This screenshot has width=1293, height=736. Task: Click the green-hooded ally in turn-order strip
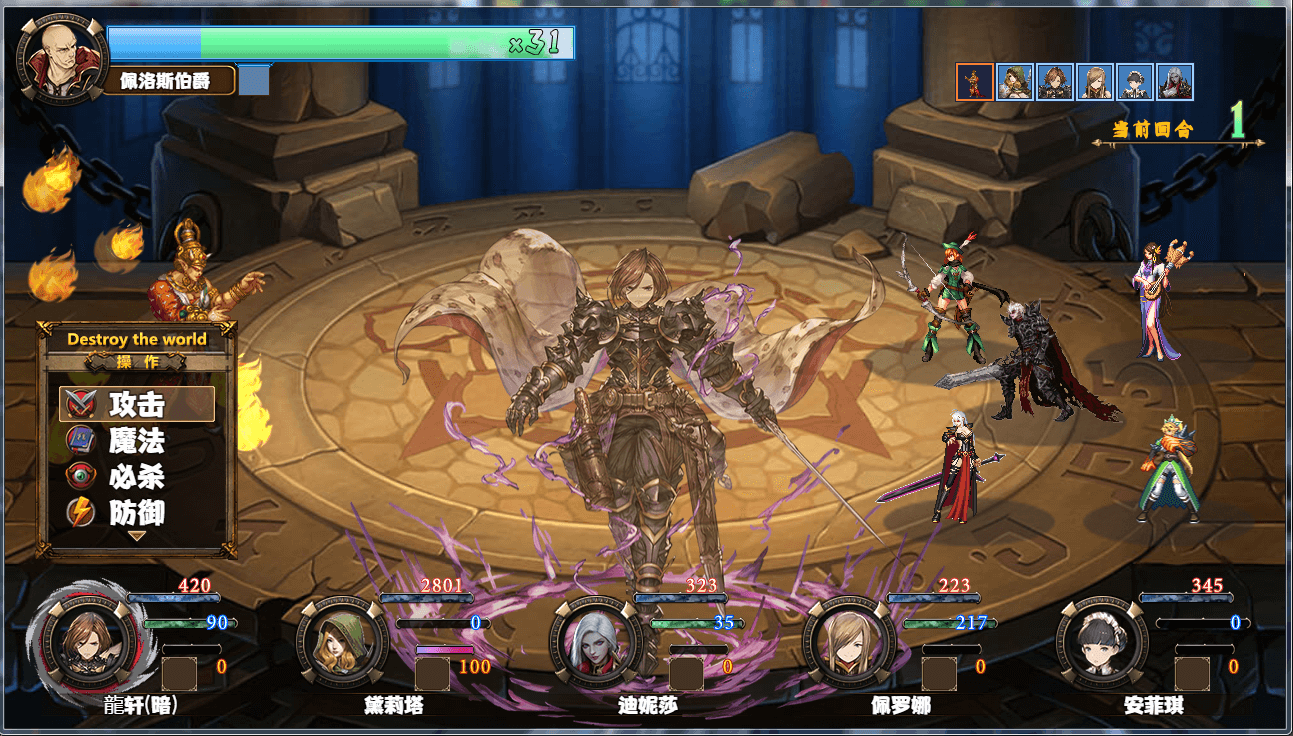point(1016,84)
